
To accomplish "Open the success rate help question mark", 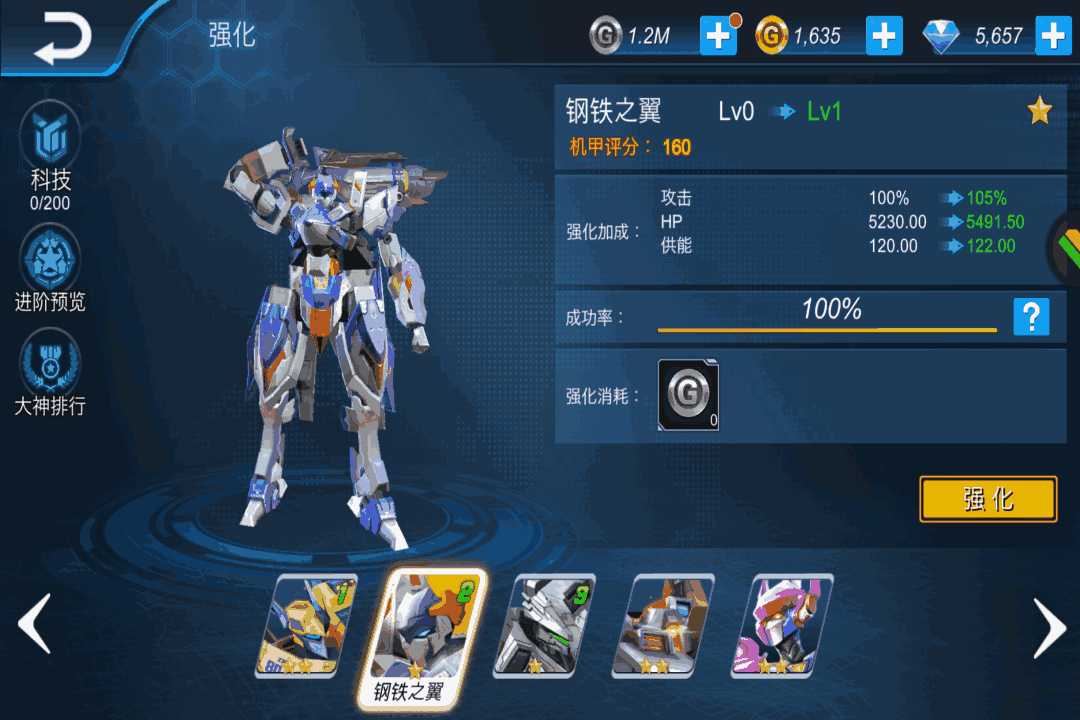I will point(1031,317).
